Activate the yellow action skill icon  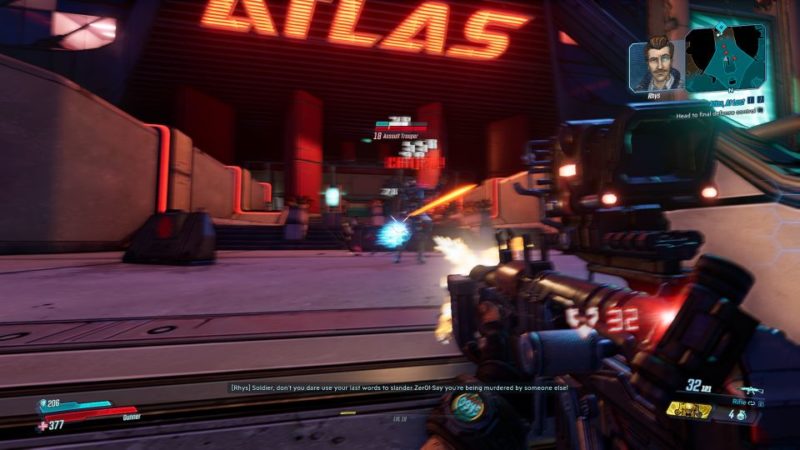tap(690, 410)
